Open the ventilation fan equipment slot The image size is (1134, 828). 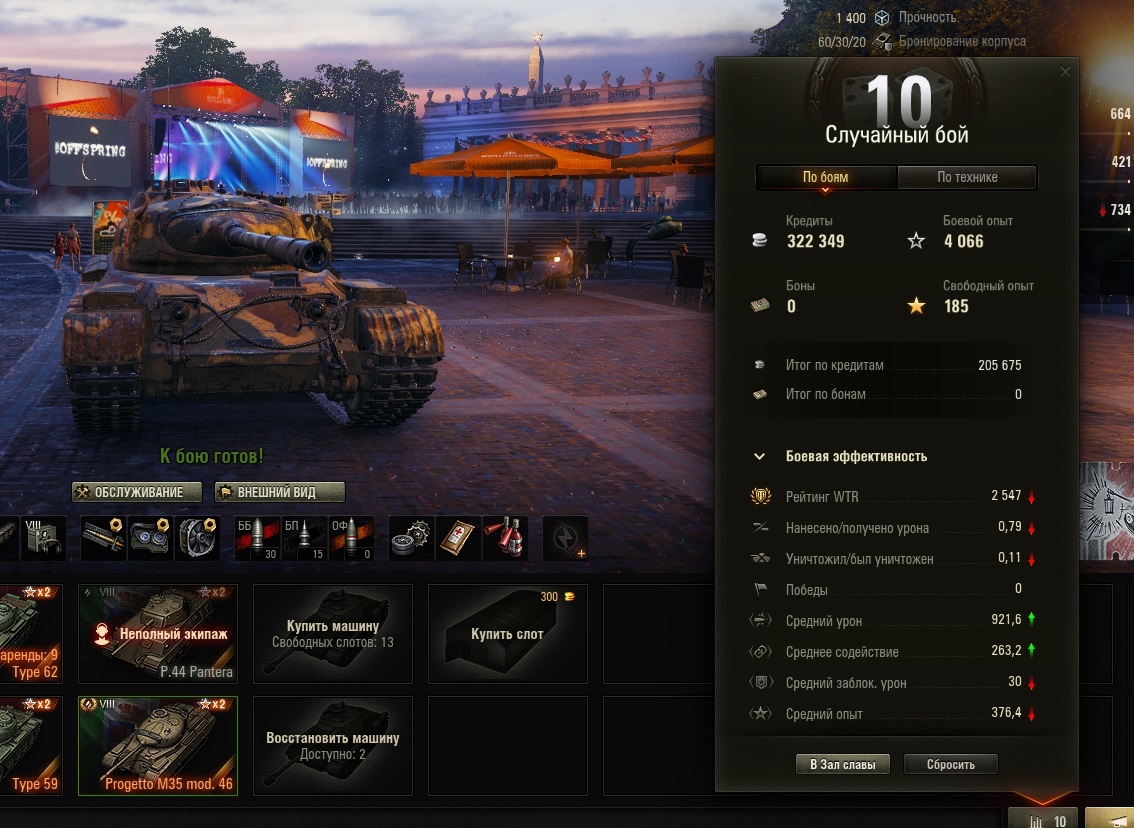coord(197,538)
